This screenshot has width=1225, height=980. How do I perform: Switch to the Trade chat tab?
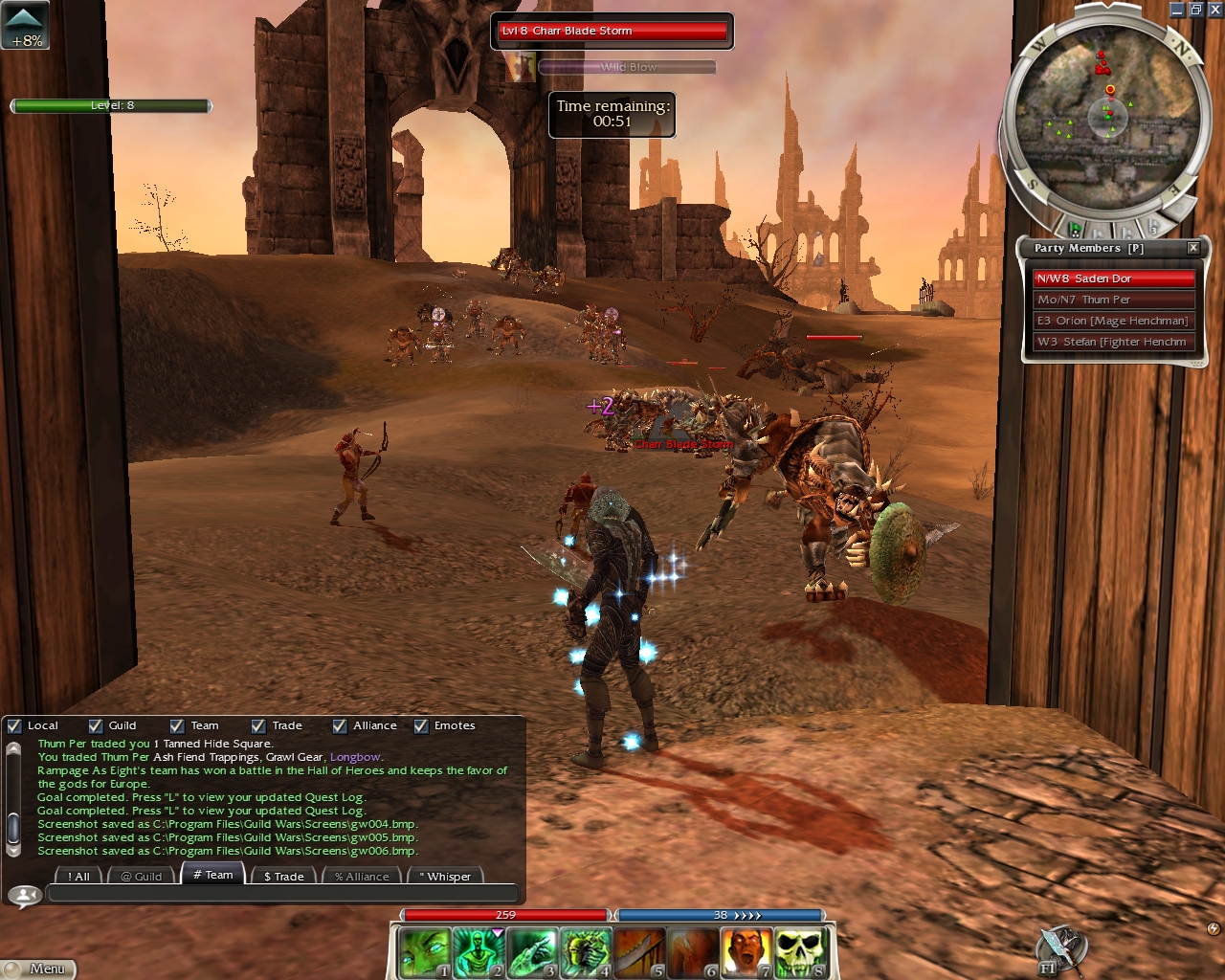(283, 876)
